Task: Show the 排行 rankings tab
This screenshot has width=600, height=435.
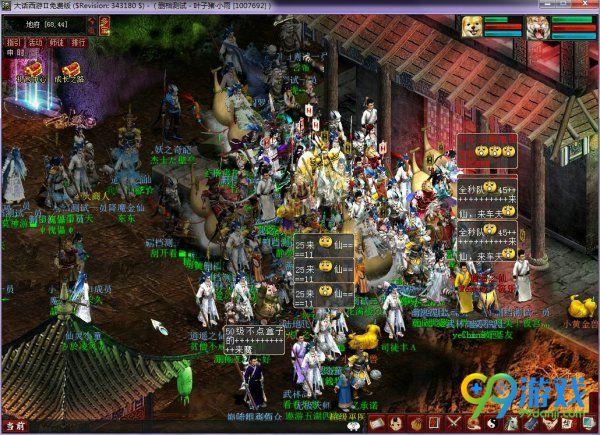Action: point(79,43)
